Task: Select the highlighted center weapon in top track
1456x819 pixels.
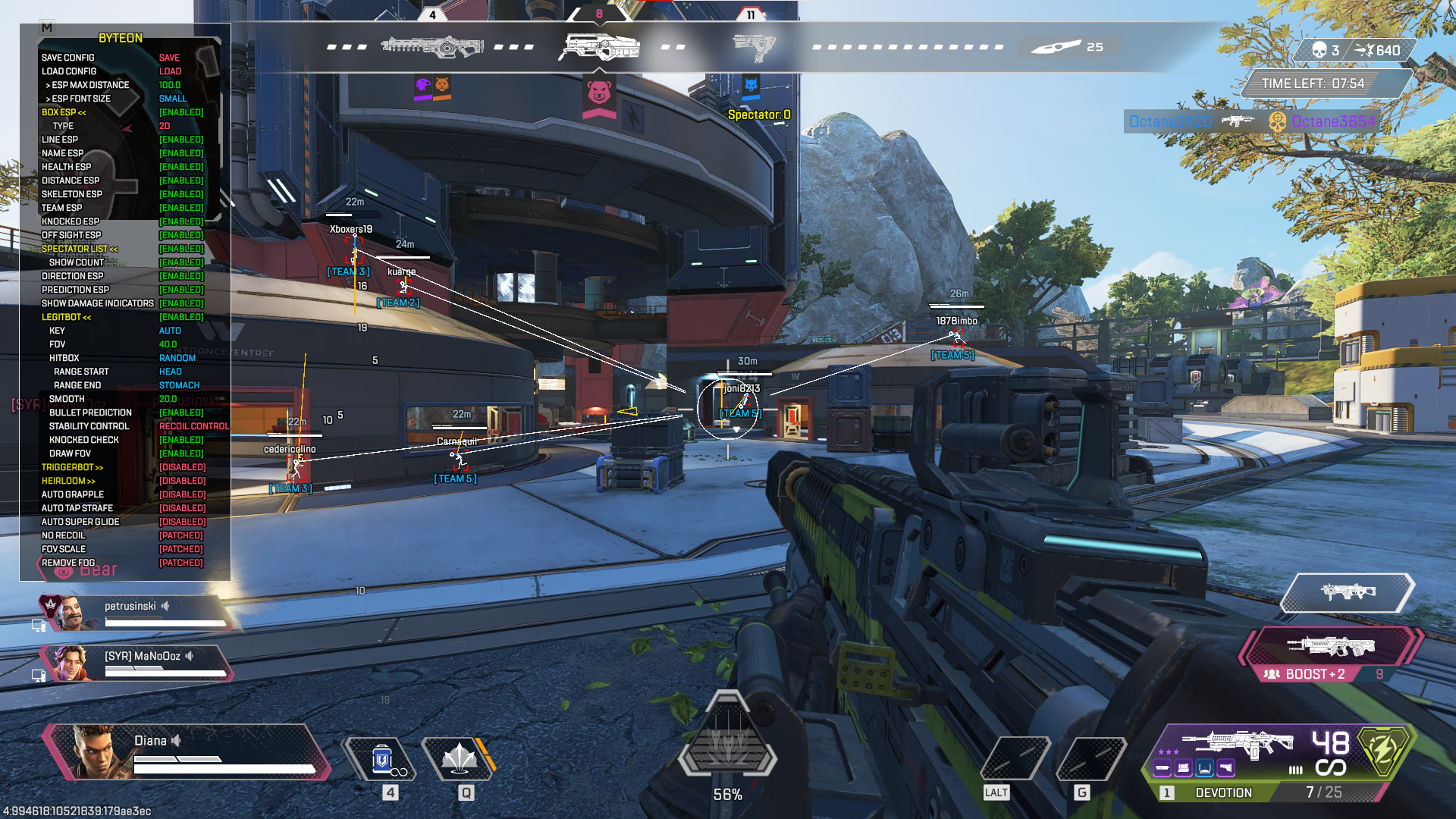Action: (x=599, y=47)
